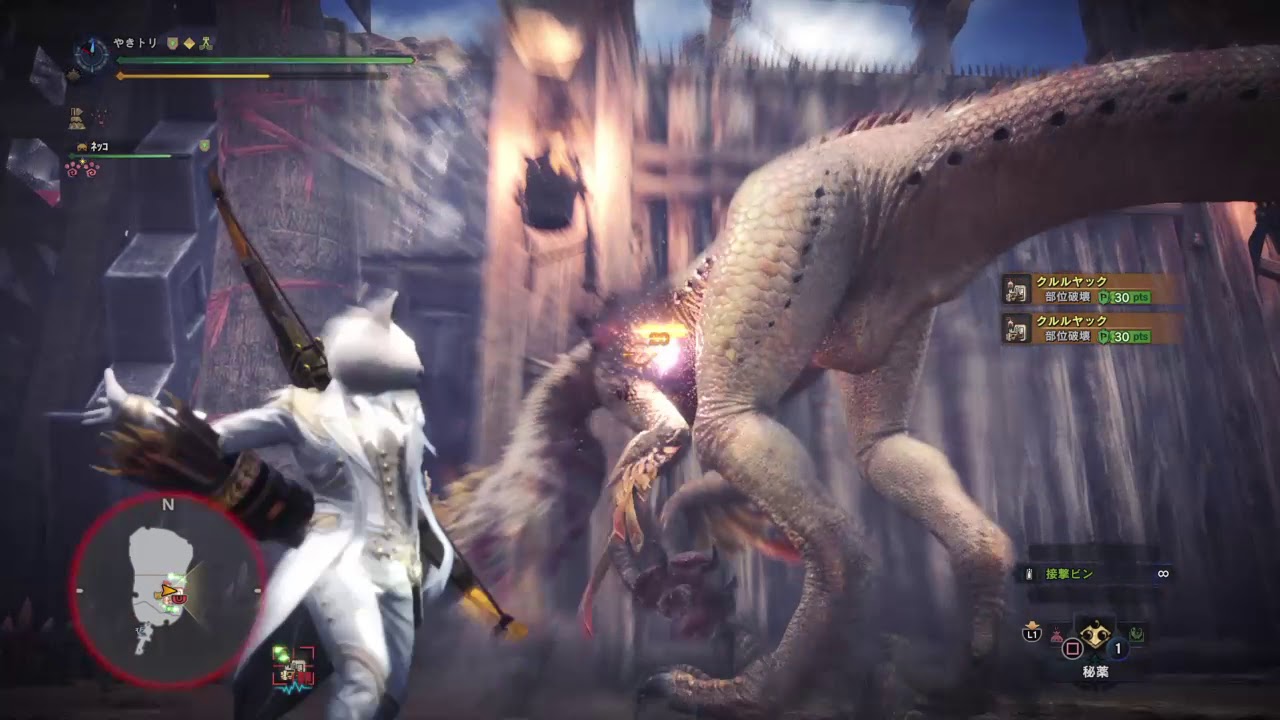This screenshot has width=1280, height=720.
Task: Select the pink mushroom item left of 秘薬
Action: tap(1056, 637)
